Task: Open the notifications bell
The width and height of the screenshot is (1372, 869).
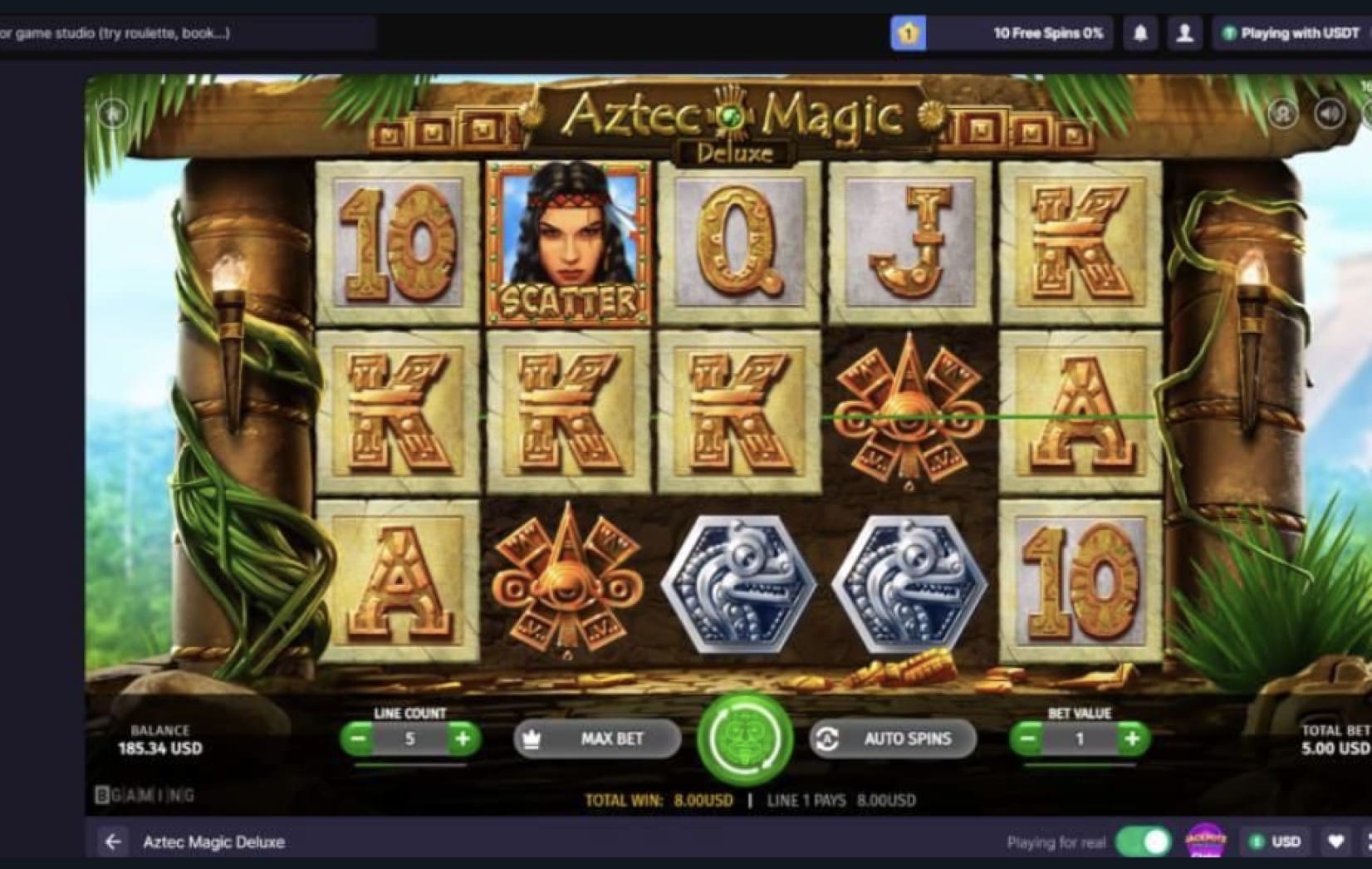Action: (1140, 33)
